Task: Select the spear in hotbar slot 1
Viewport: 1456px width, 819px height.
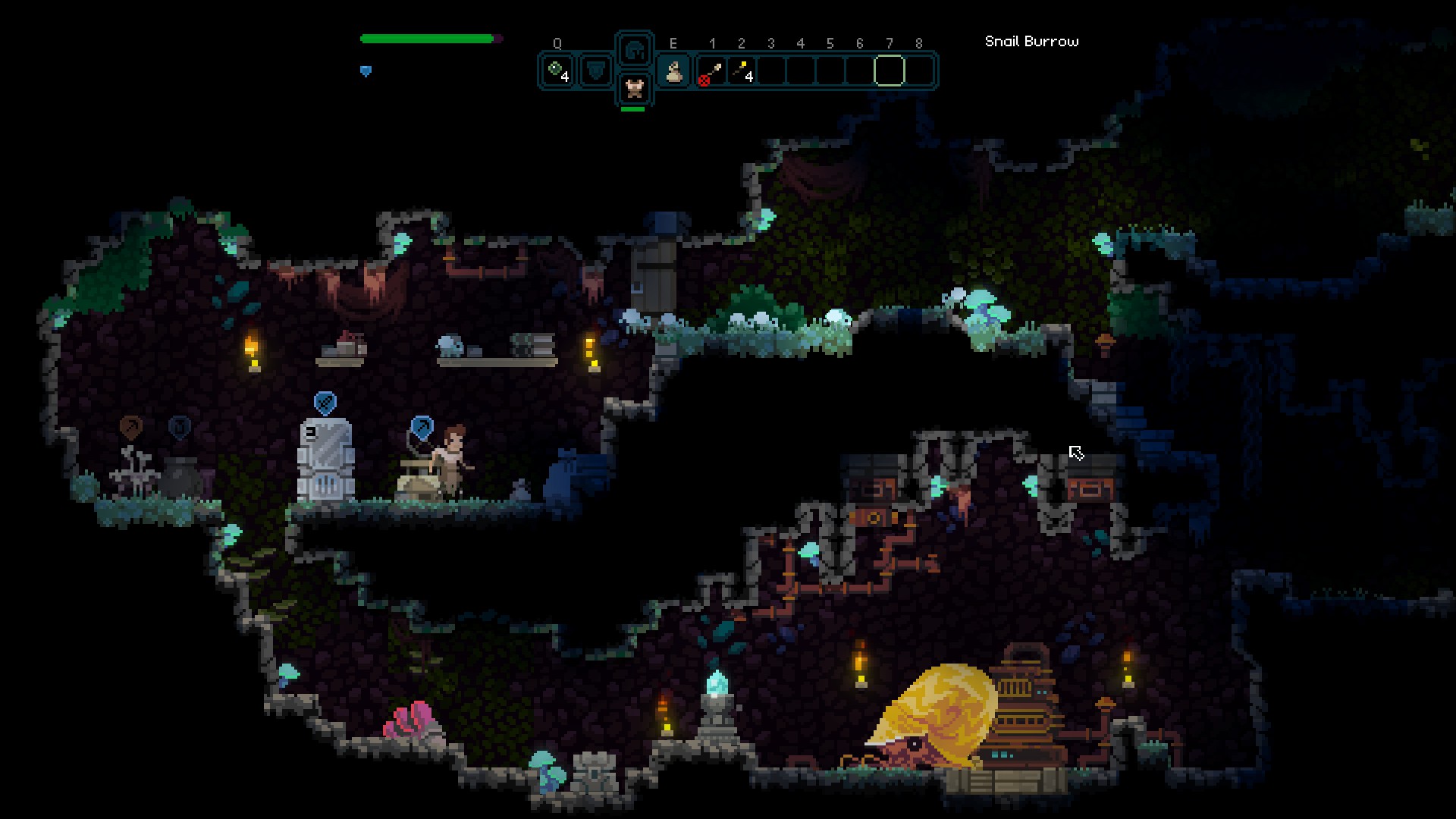Action: coord(711,71)
